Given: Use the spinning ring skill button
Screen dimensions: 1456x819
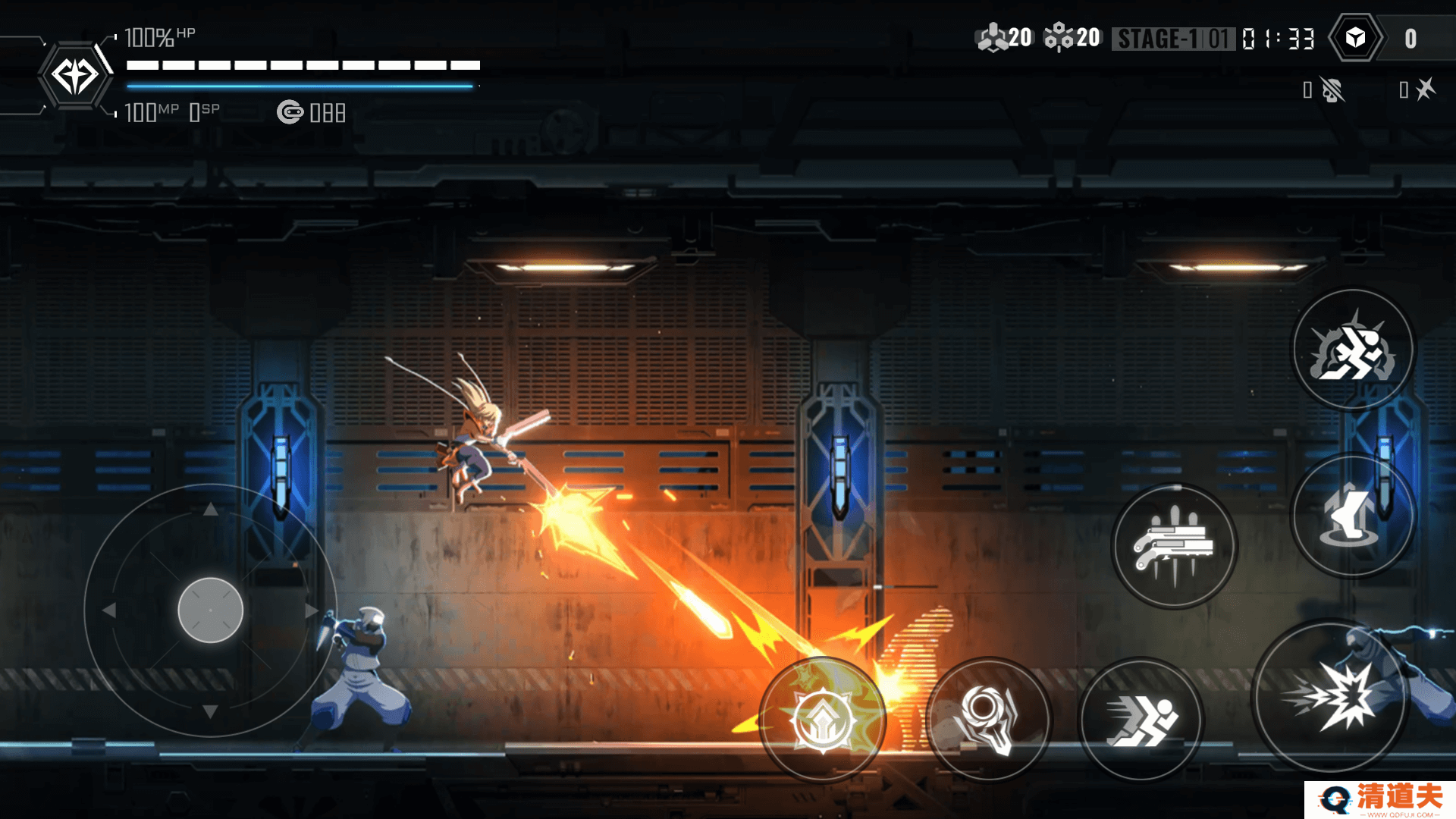Looking at the screenshot, I should click(x=989, y=719).
